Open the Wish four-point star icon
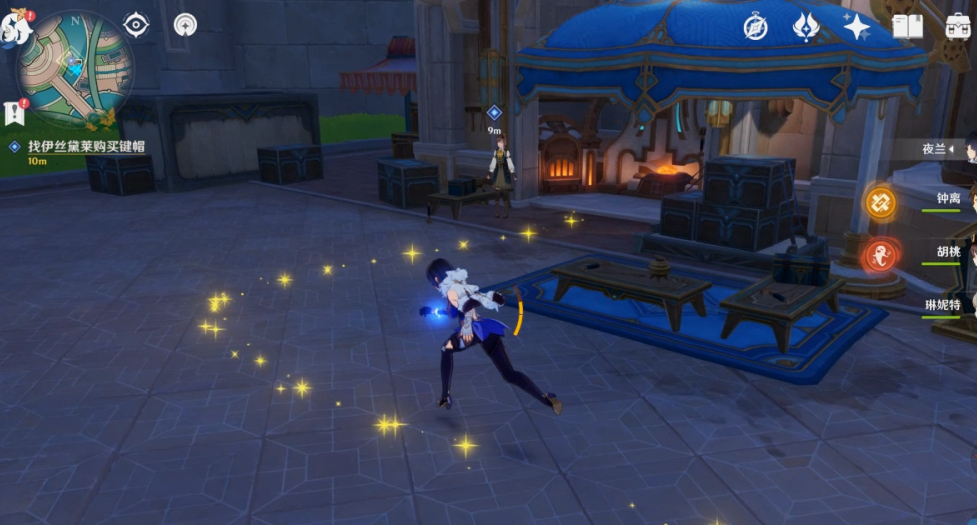Image resolution: width=977 pixels, height=525 pixels. [856, 27]
